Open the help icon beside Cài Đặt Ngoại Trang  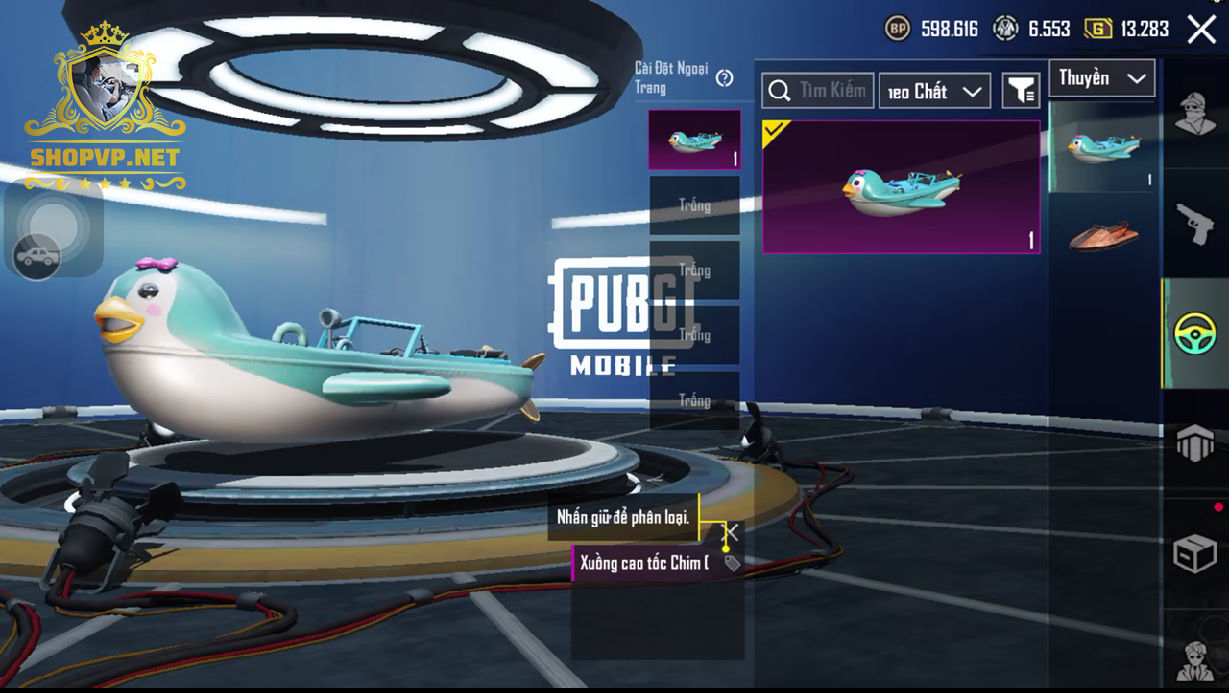[725, 78]
